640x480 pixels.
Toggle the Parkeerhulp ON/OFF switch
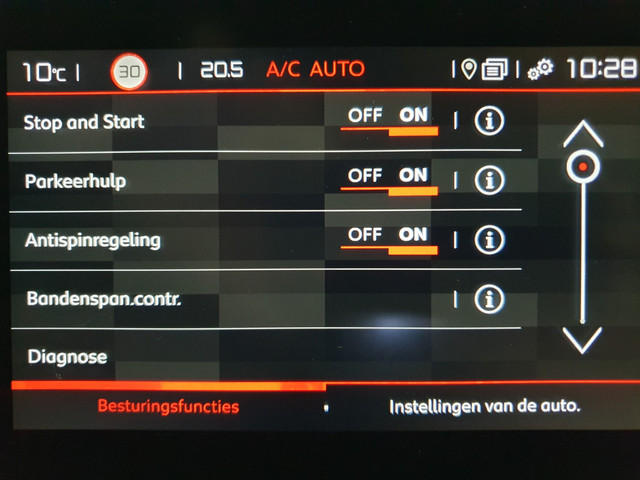coord(392,179)
